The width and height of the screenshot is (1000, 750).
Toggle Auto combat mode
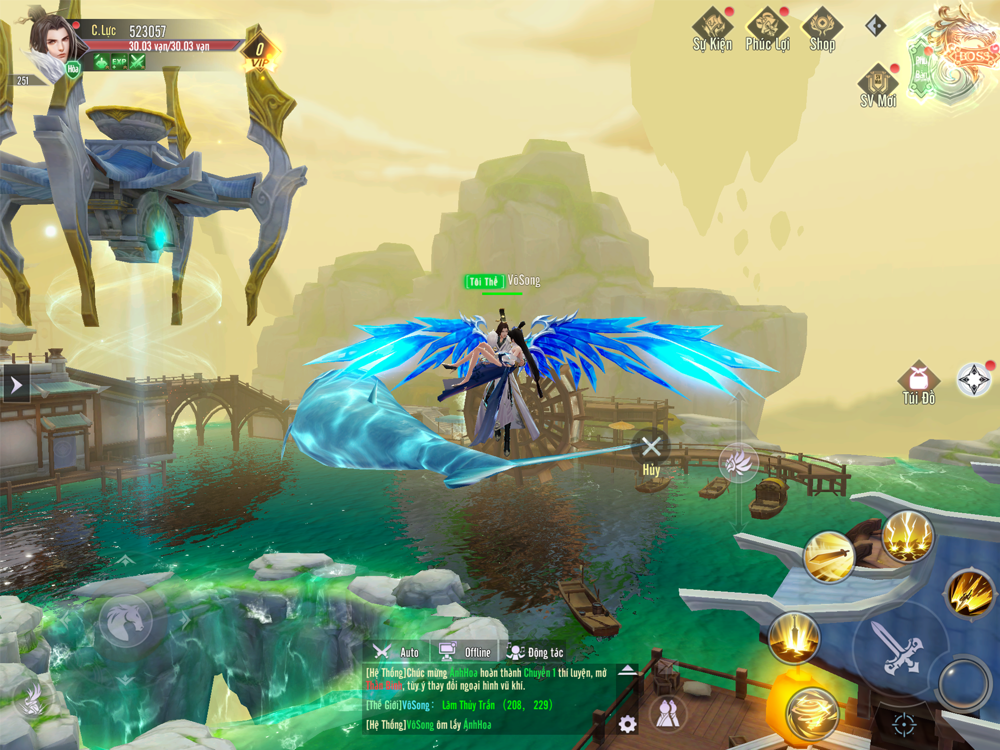pos(397,652)
